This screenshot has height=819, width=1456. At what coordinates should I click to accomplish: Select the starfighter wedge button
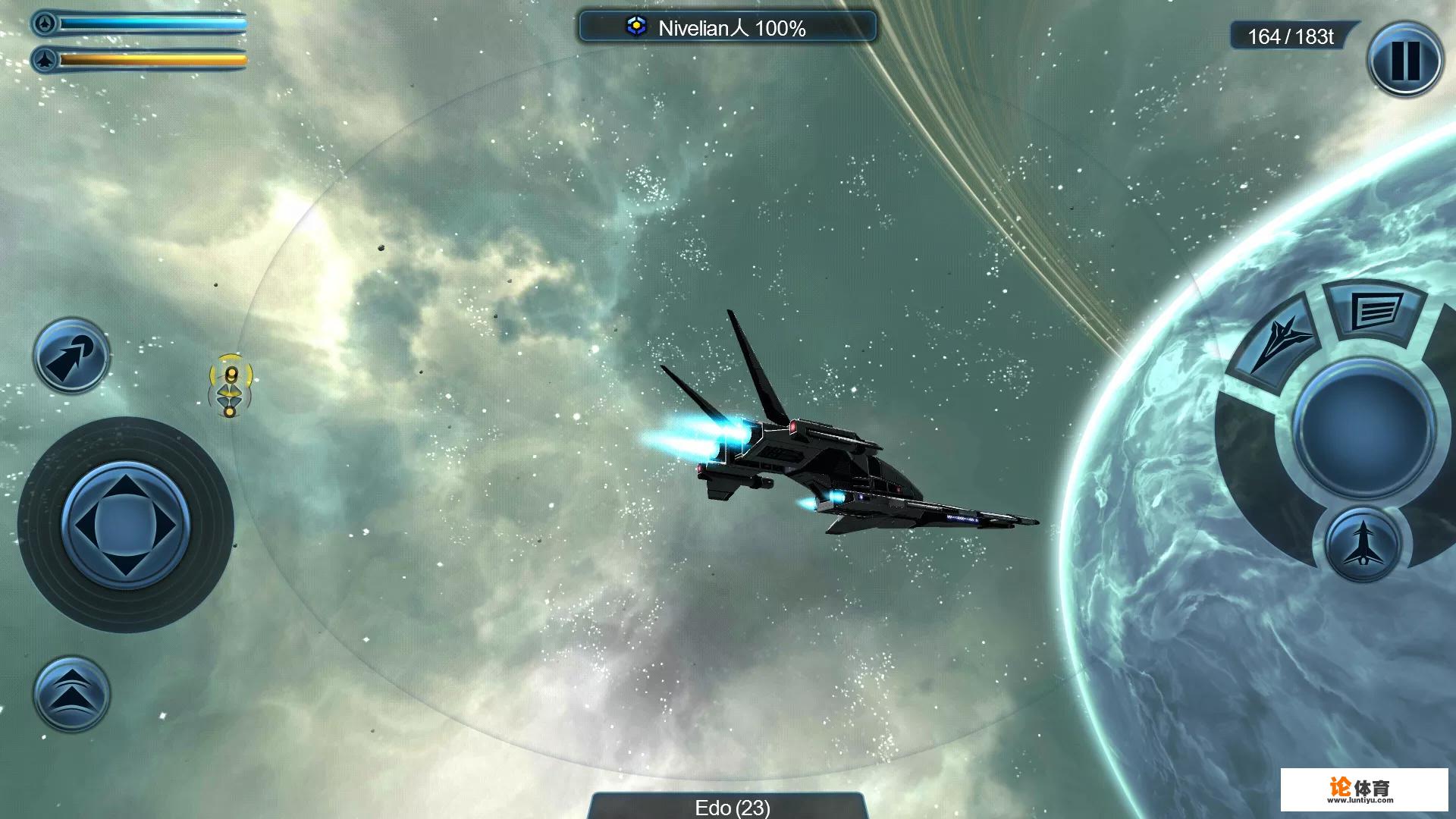1278,344
